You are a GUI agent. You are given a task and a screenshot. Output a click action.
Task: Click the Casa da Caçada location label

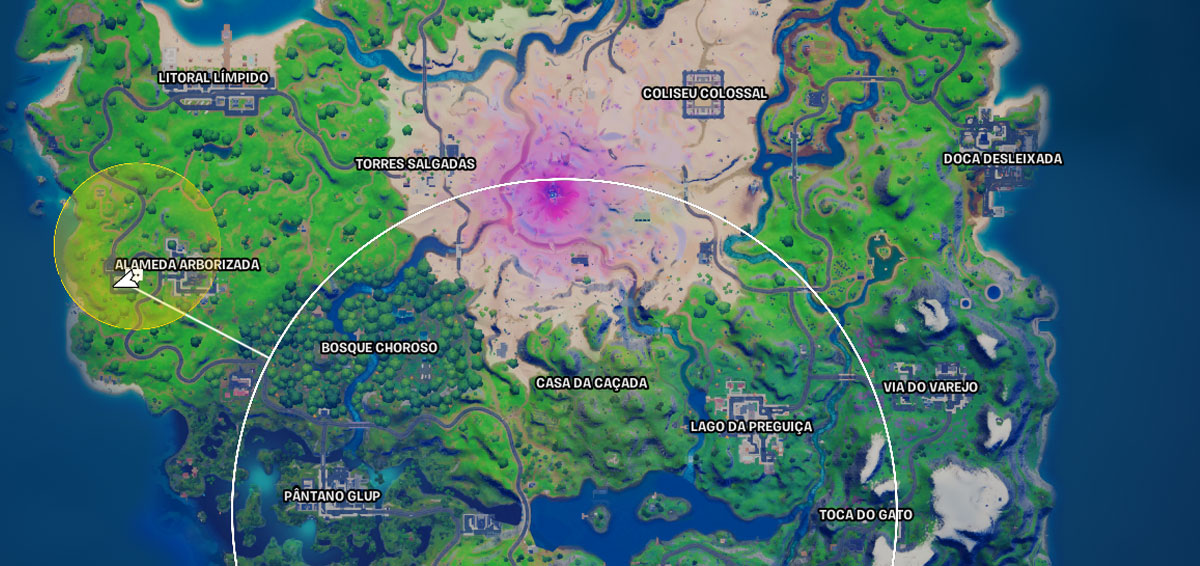click(592, 383)
